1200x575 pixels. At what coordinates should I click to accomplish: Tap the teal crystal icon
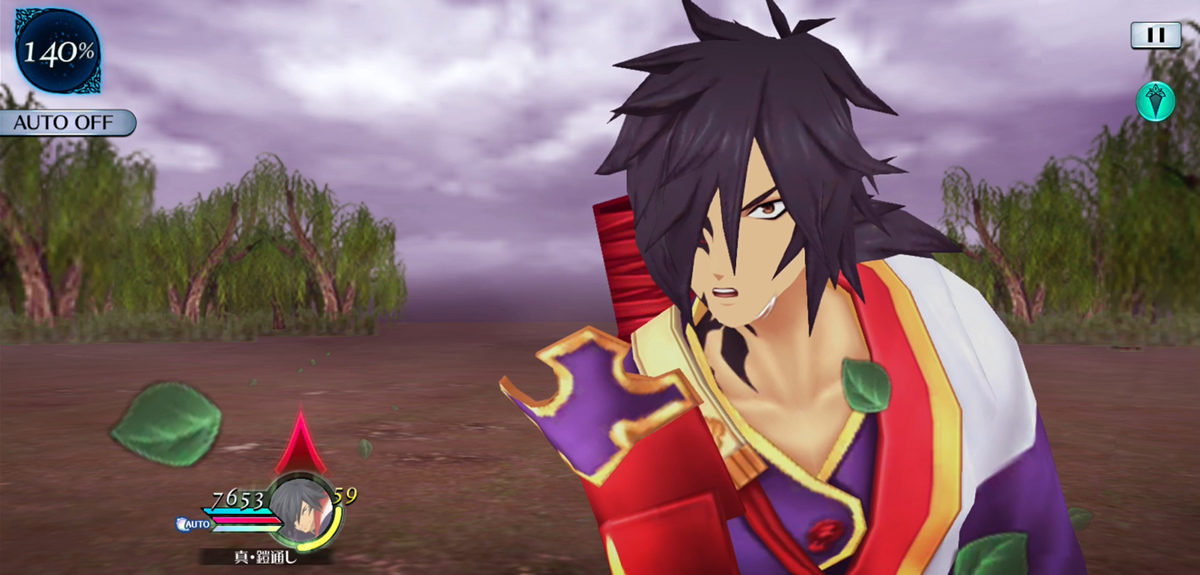1155,101
